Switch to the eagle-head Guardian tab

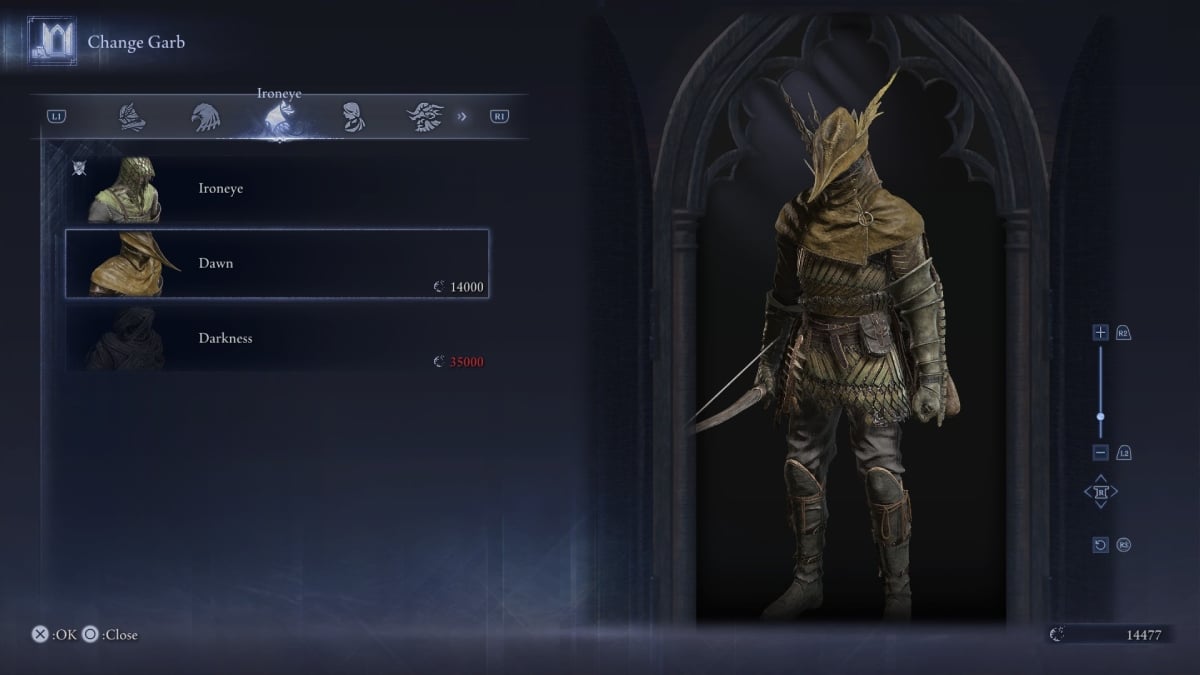[x=204, y=117]
